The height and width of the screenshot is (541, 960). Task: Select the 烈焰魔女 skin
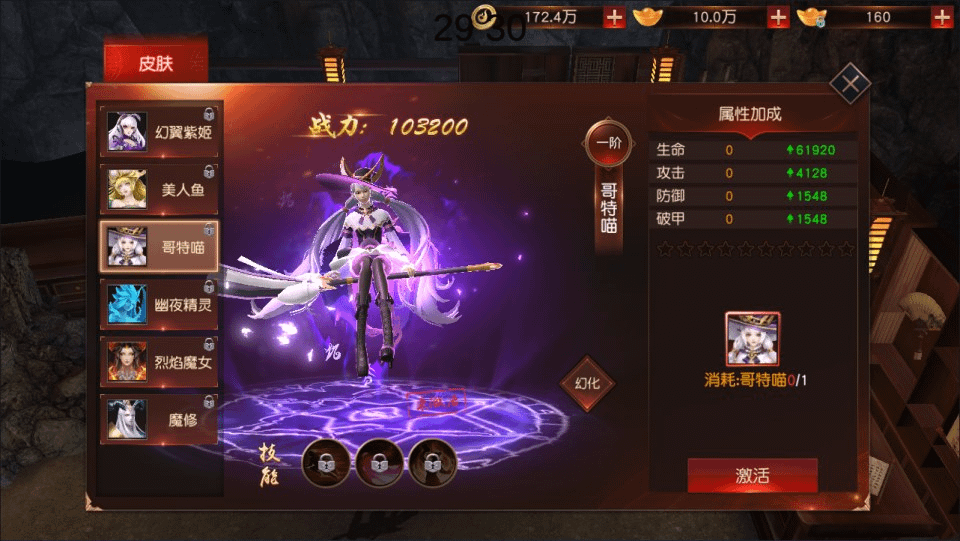pyautogui.click(x=161, y=362)
